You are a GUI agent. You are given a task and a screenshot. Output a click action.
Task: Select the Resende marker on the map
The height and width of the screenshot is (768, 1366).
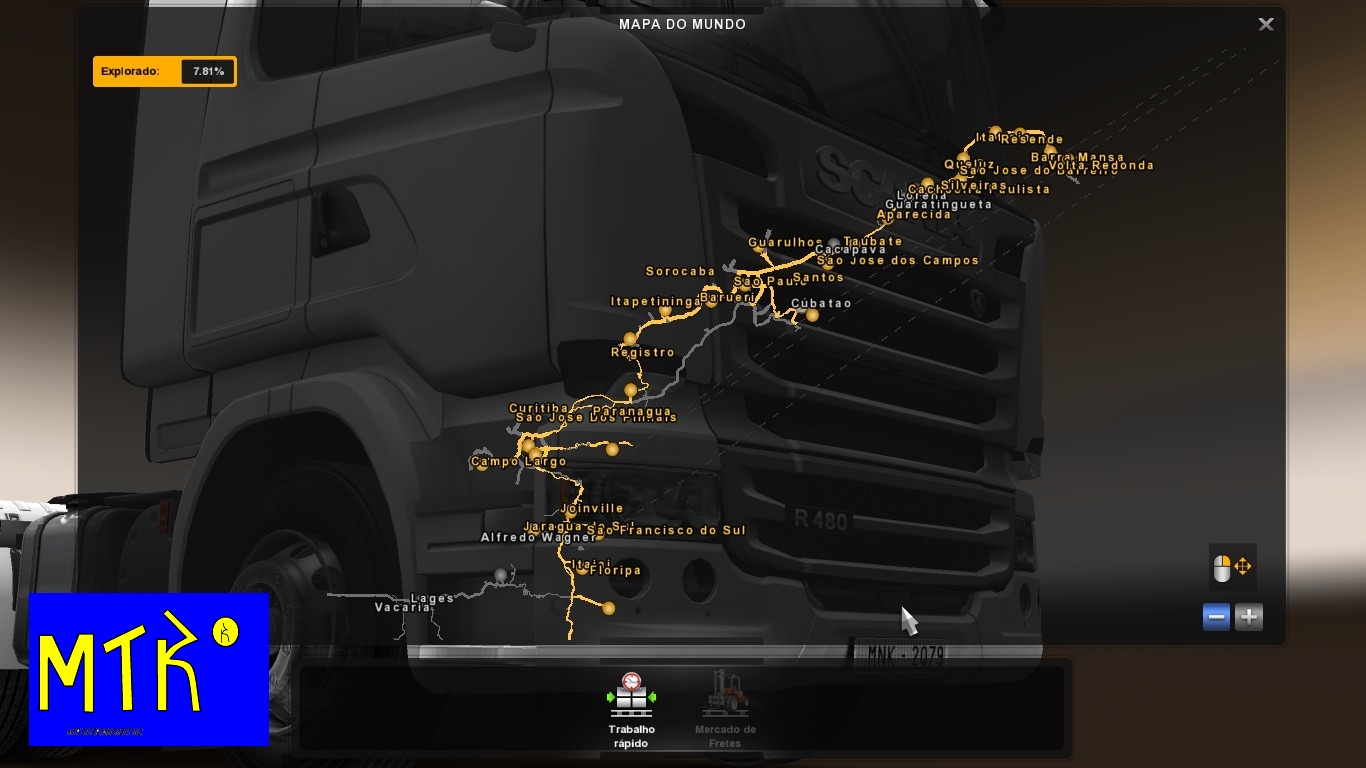(x=1019, y=130)
